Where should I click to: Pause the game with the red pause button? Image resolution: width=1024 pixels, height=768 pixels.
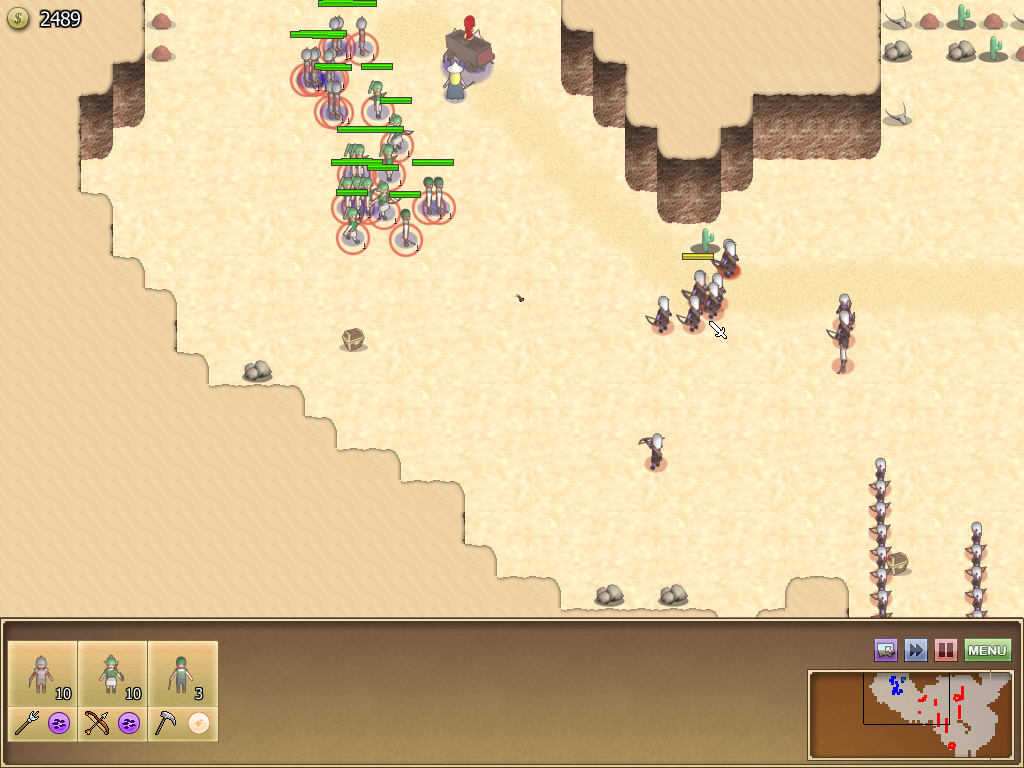(x=945, y=651)
